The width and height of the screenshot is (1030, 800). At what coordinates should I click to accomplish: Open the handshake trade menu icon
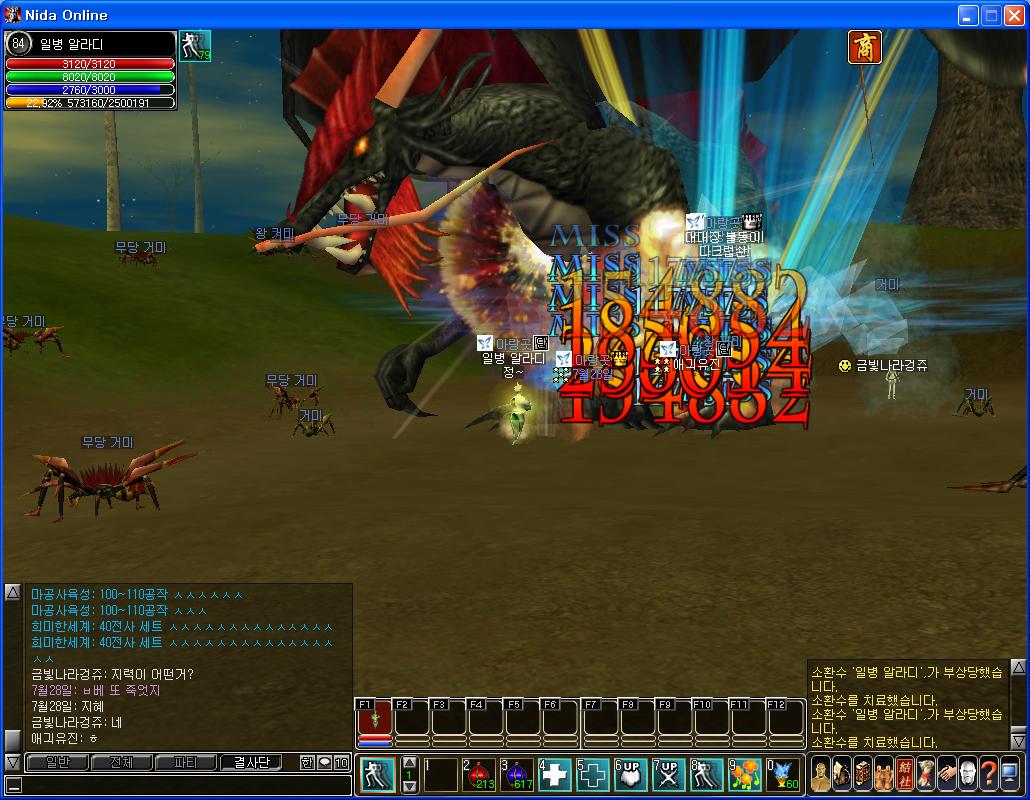pyautogui.click(x=946, y=773)
